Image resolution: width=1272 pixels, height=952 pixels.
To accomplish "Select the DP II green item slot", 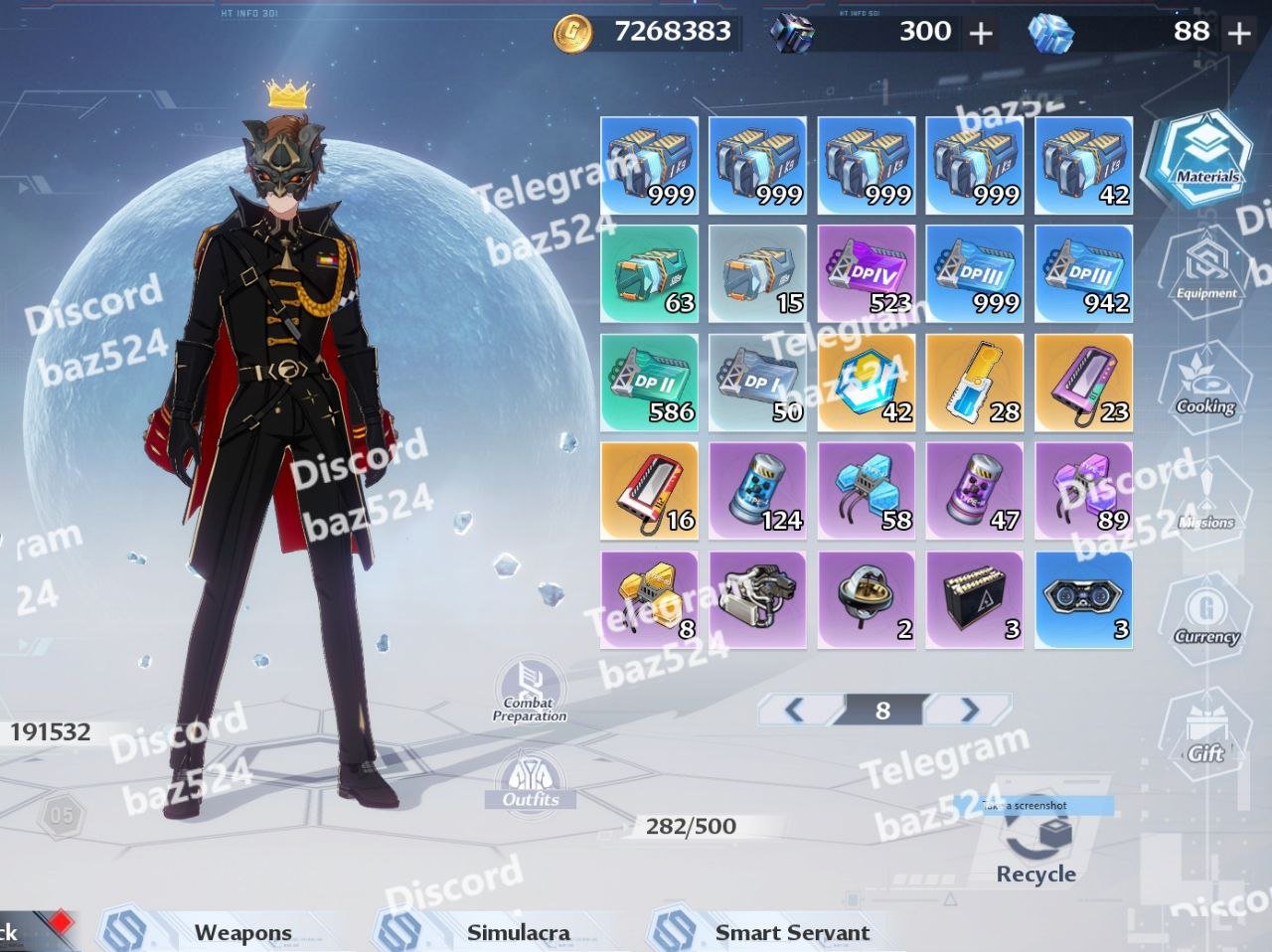I will (649, 383).
